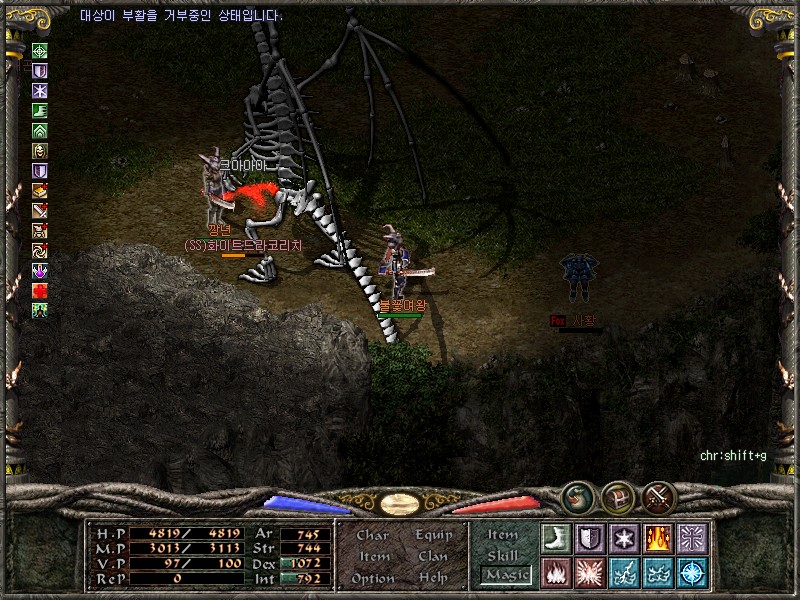Open the Equip menu
Image resolution: width=800 pixels, height=600 pixels.
pyautogui.click(x=434, y=535)
